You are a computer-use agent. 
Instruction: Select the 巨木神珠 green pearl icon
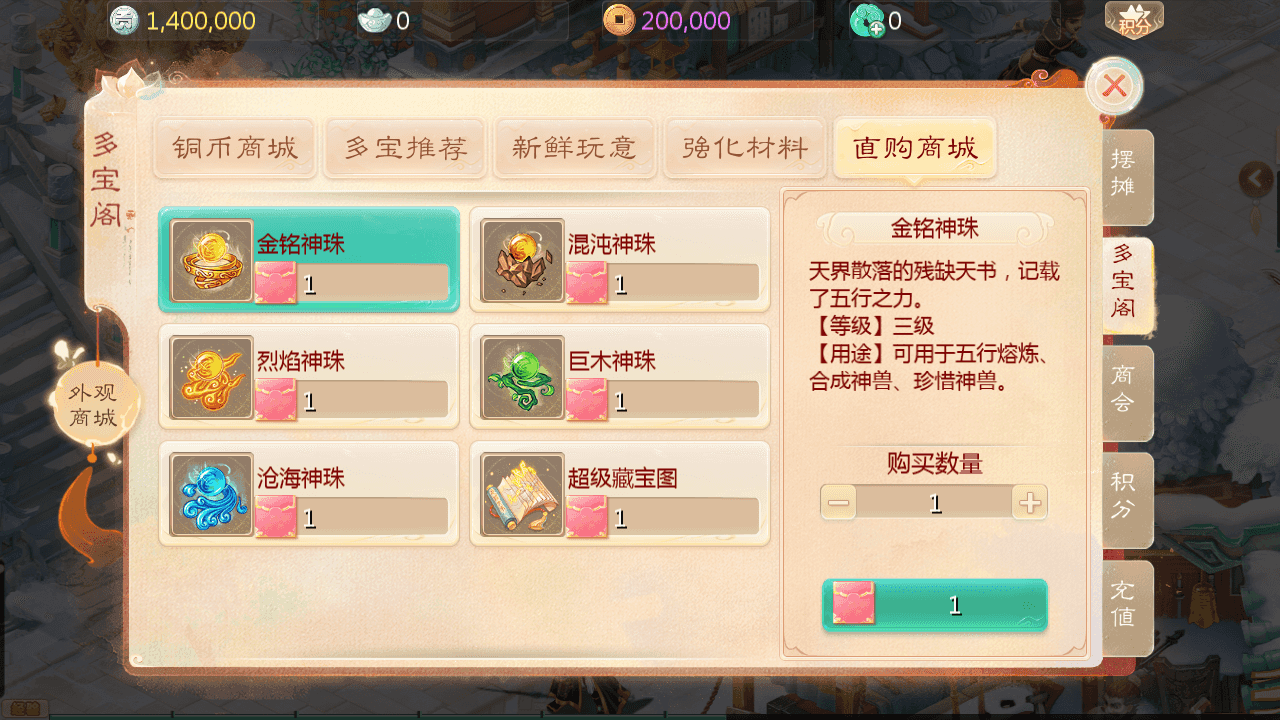point(521,375)
